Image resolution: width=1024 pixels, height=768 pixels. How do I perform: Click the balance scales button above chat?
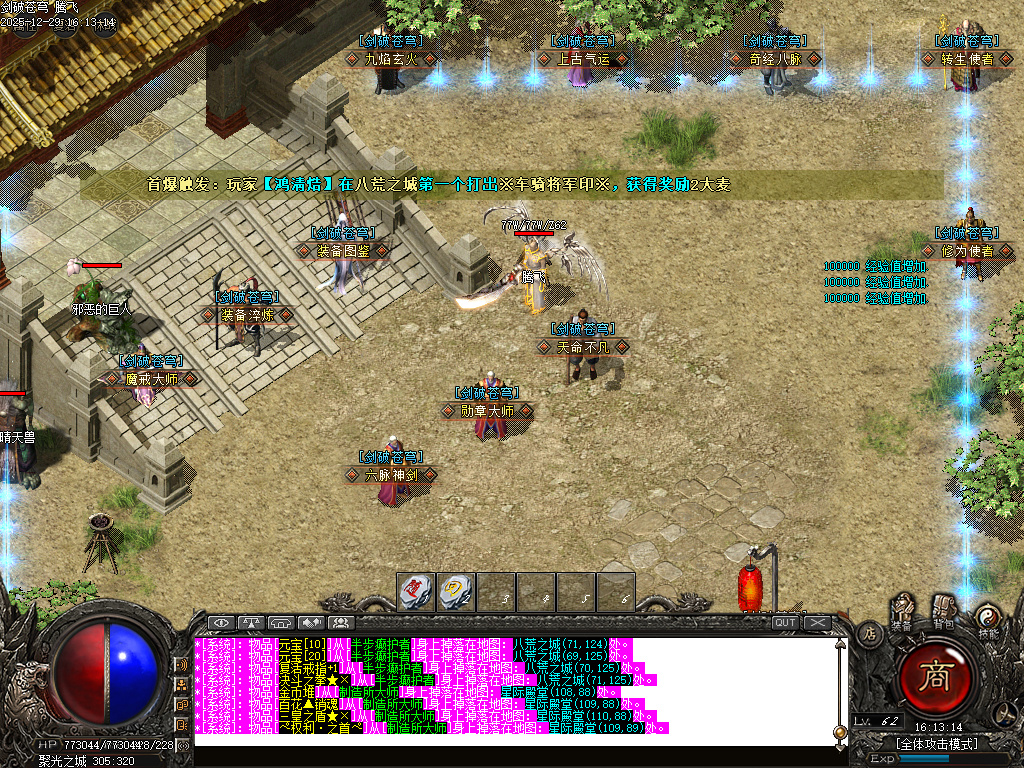250,622
